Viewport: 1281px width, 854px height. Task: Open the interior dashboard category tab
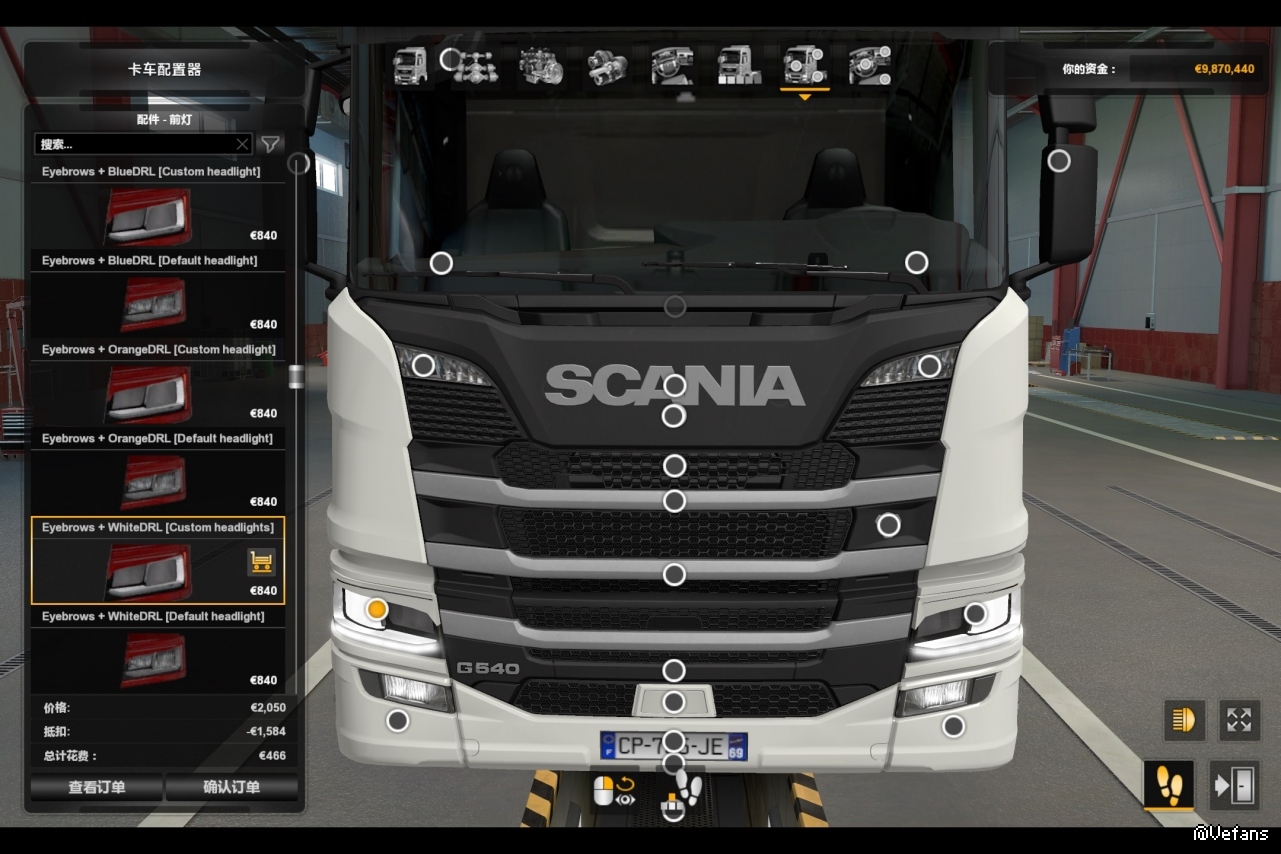point(672,66)
